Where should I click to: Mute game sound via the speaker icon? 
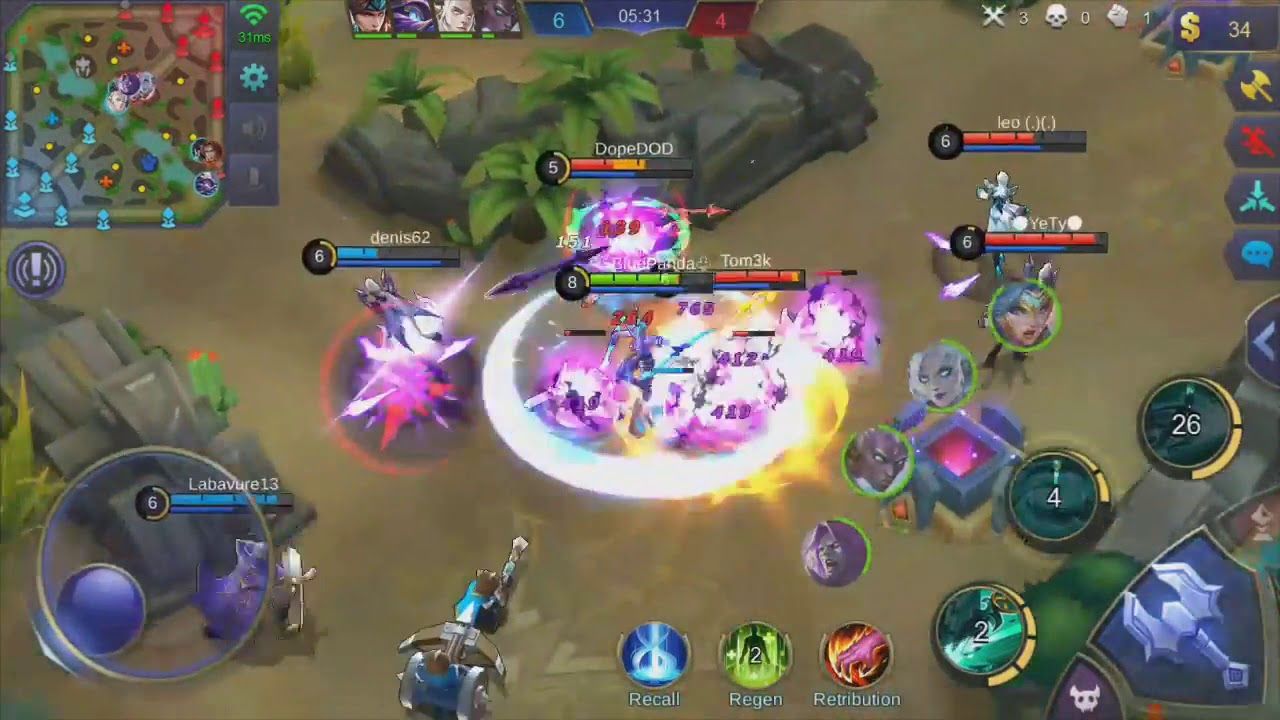[x=253, y=126]
